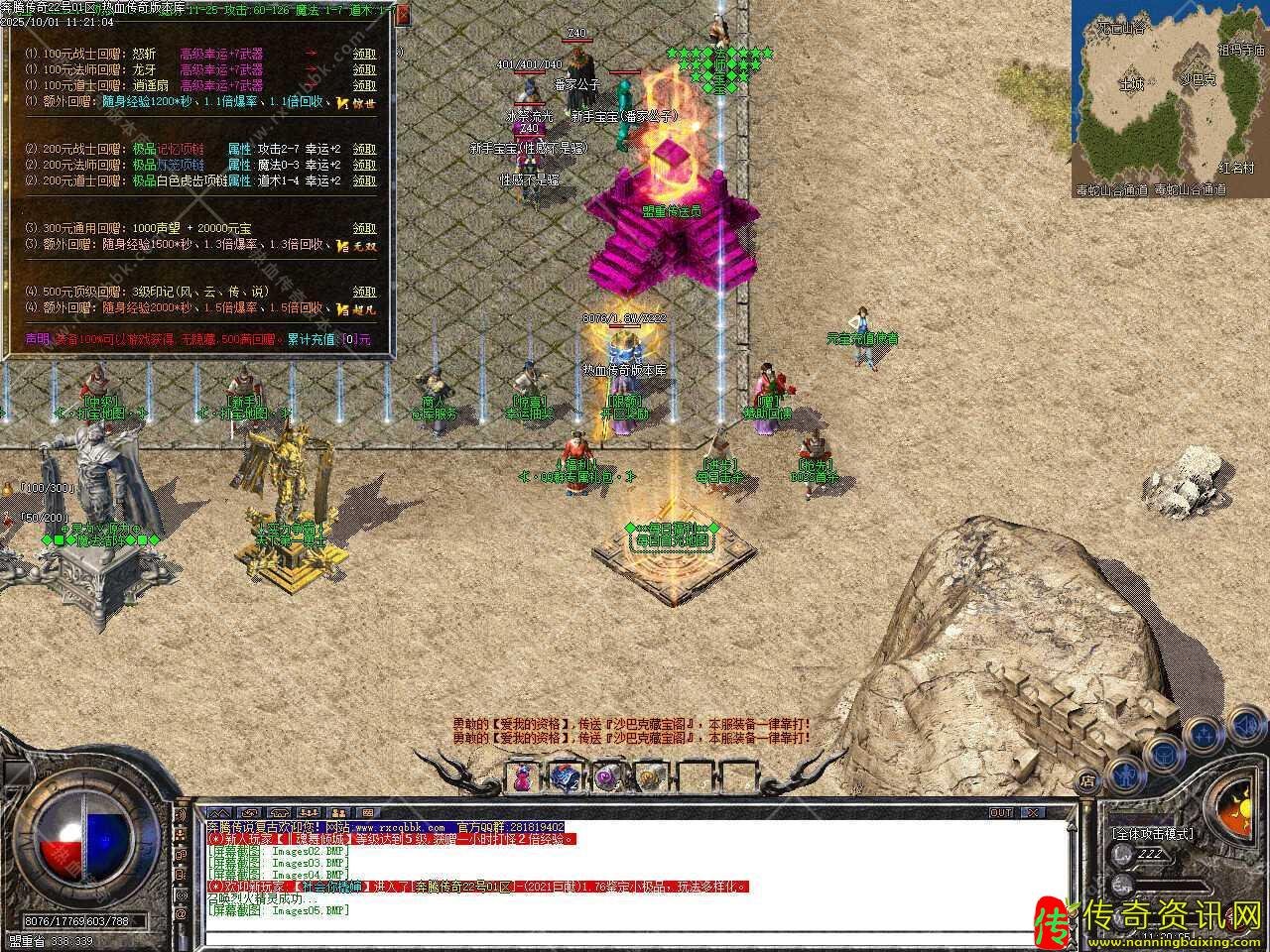Viewport: 1270px width, 952px height.
Task: Claim the 500元 top-tier 3级印记 reward
Action: point(364,293)
